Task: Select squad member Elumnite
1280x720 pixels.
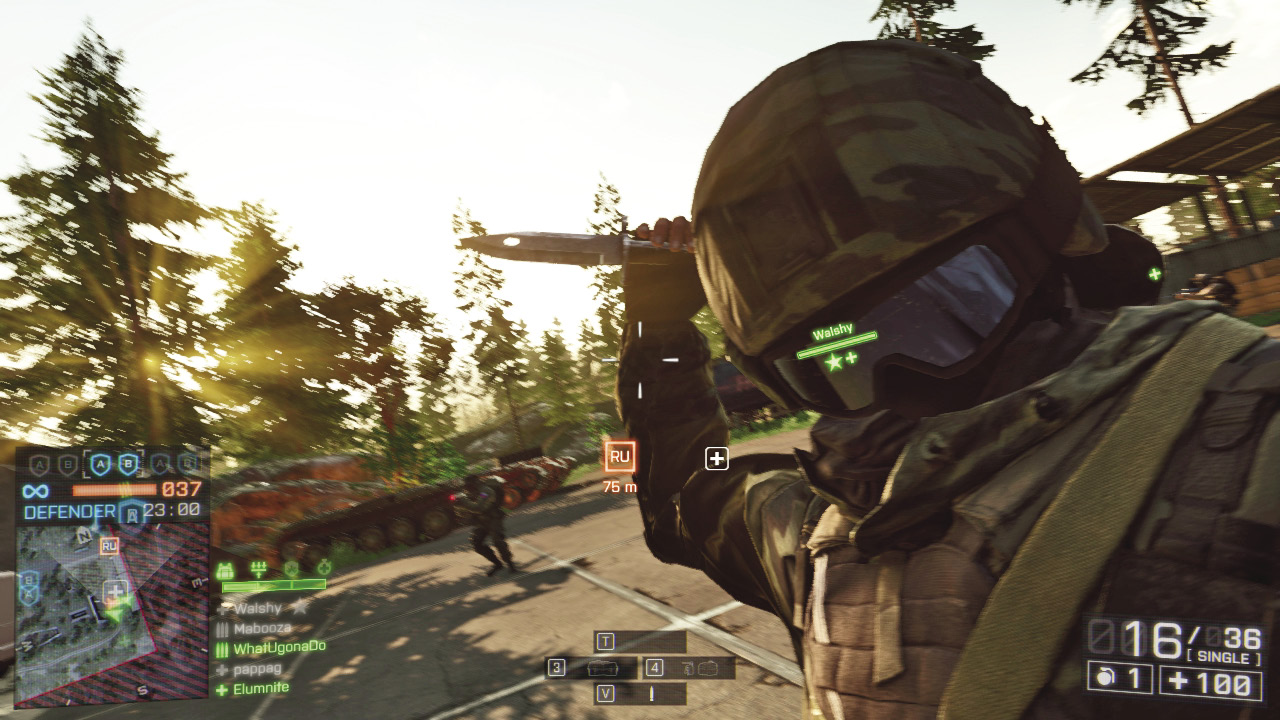Action: click(260, 688)
